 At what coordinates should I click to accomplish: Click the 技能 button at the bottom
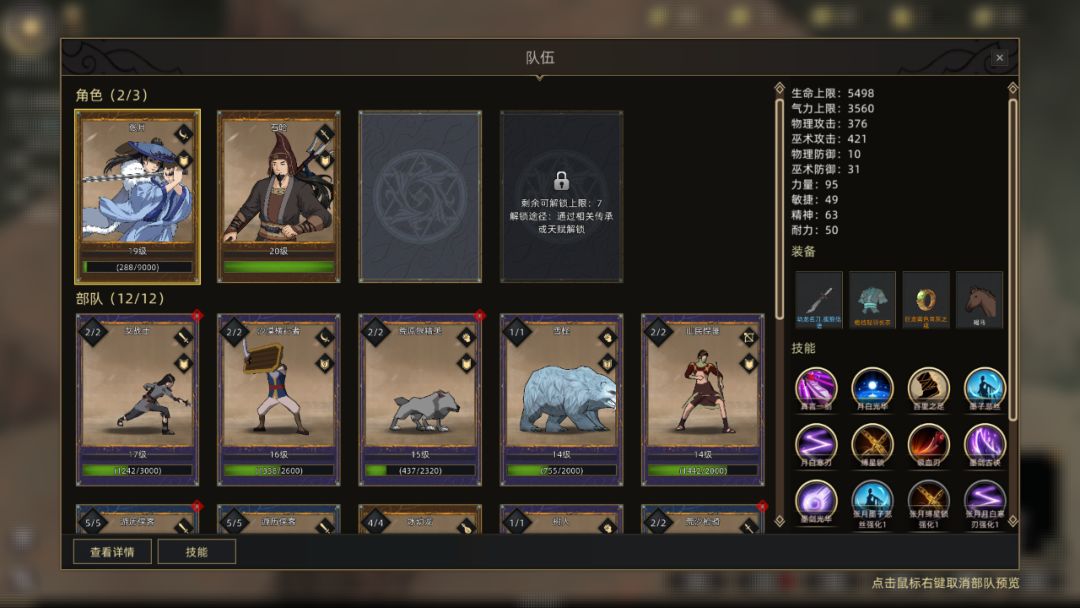pos(197,551)
